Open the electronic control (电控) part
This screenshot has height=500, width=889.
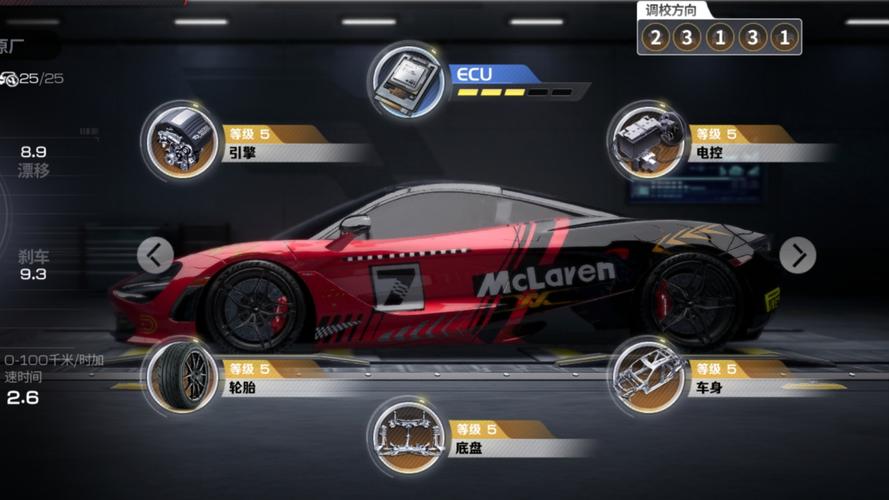(x=647, y=141)
